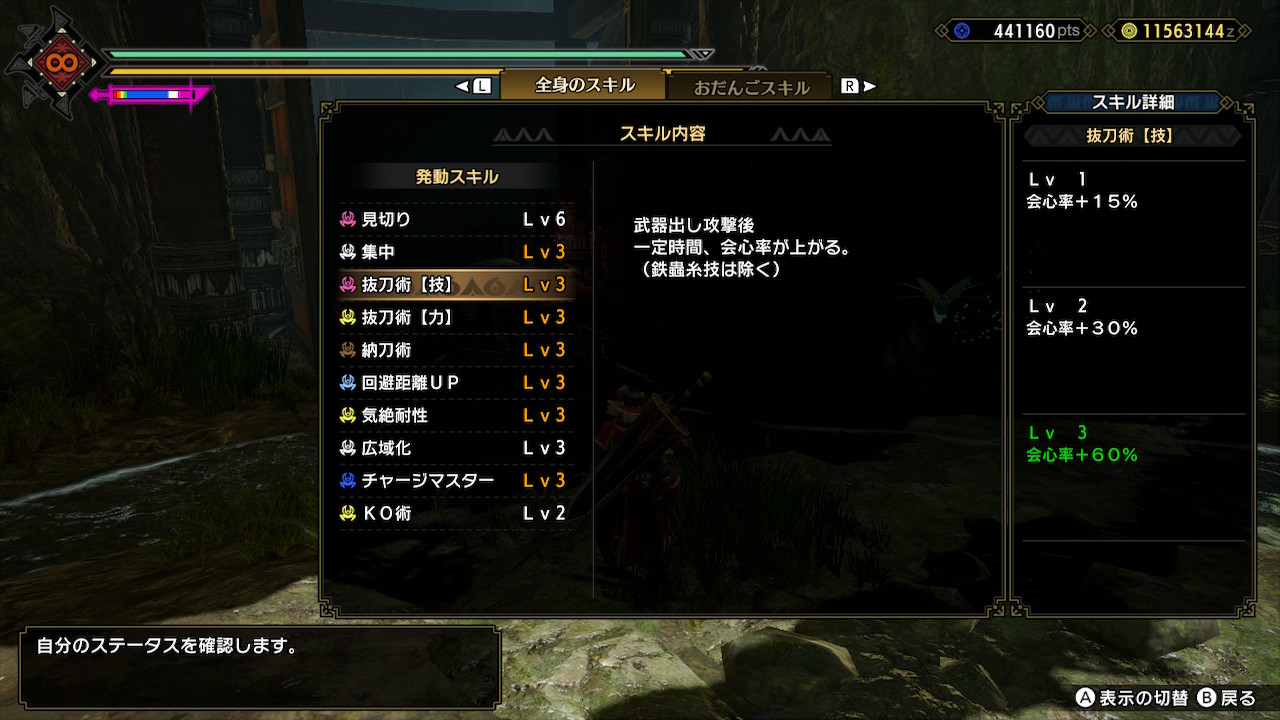
Task: Choose the 集中 skill entry
Action: tap(455, 252)
